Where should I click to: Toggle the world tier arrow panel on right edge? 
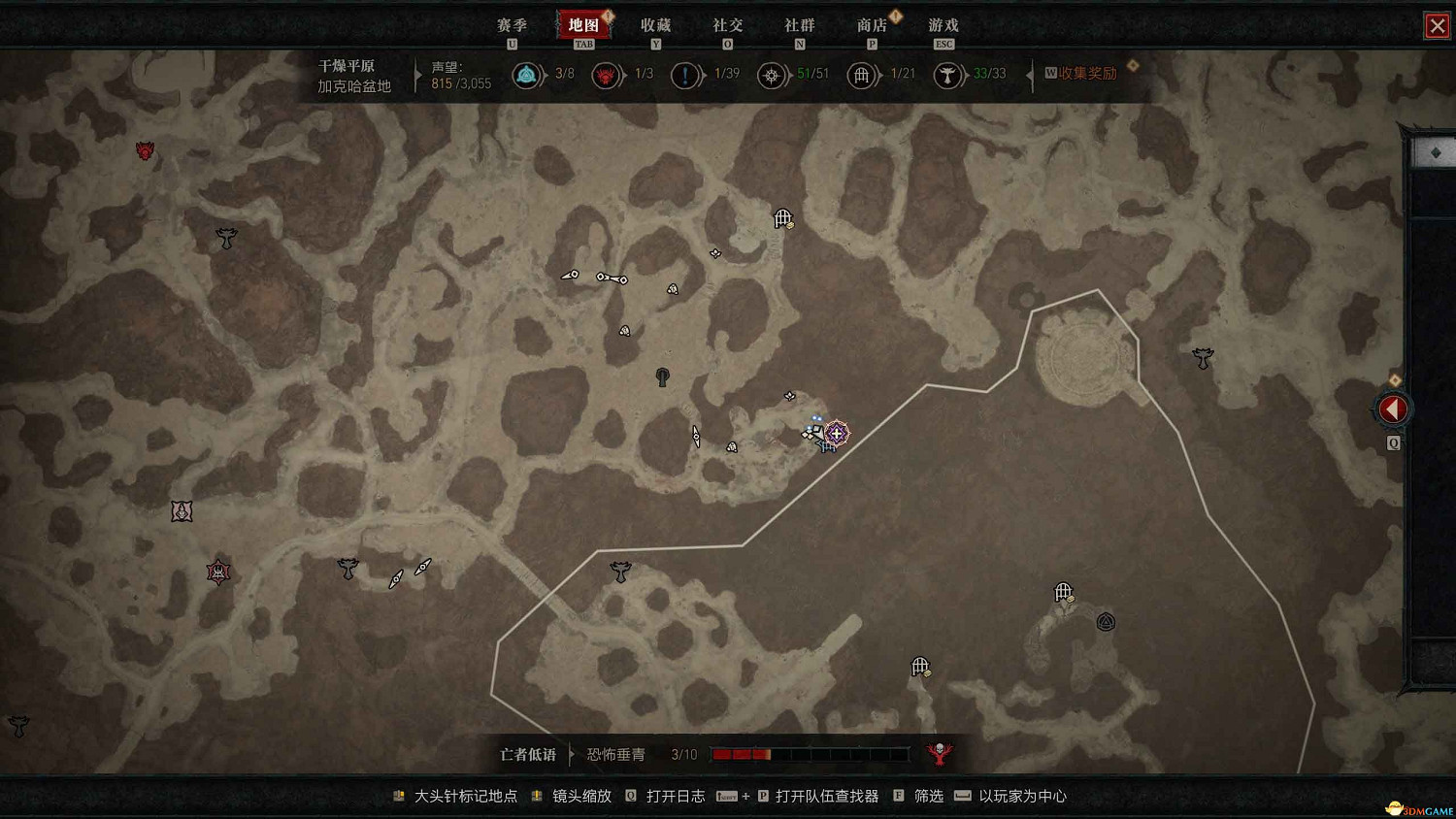[1392, 409]
